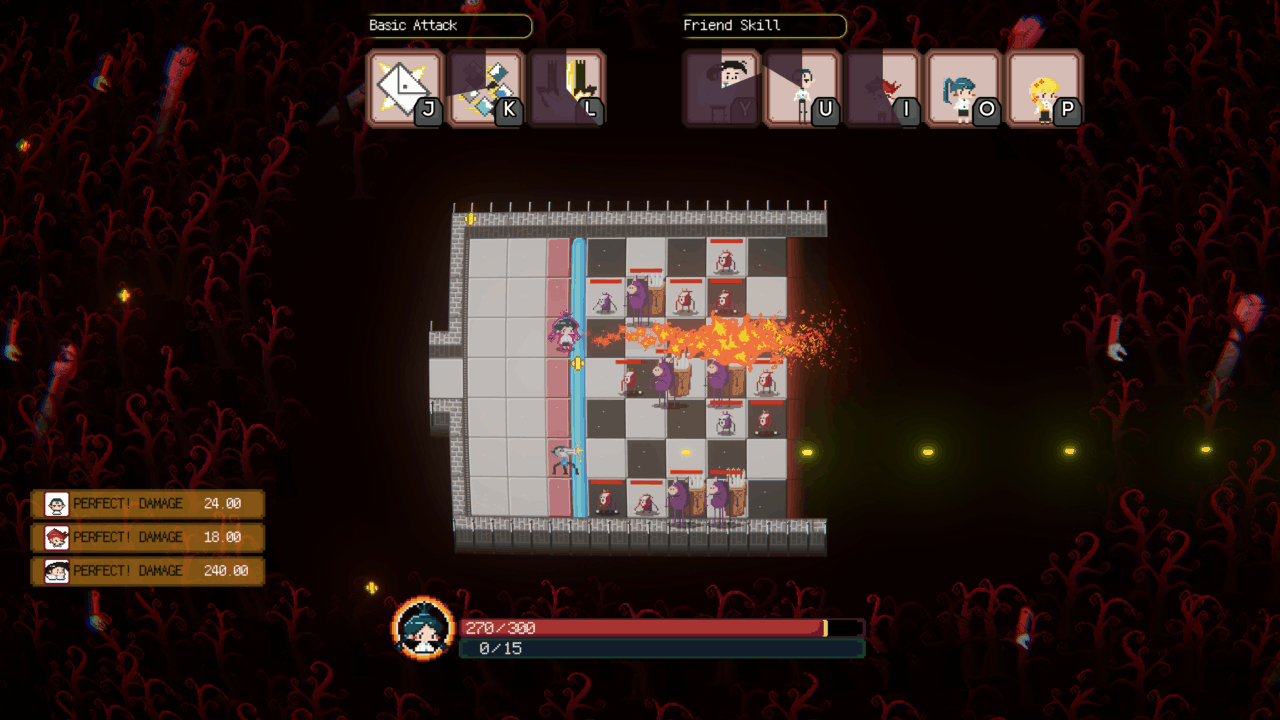Viewport: 1280px width, 720px height.
Task: Activate the scattered blue cards attack
Action: click(x=486, y=88)
